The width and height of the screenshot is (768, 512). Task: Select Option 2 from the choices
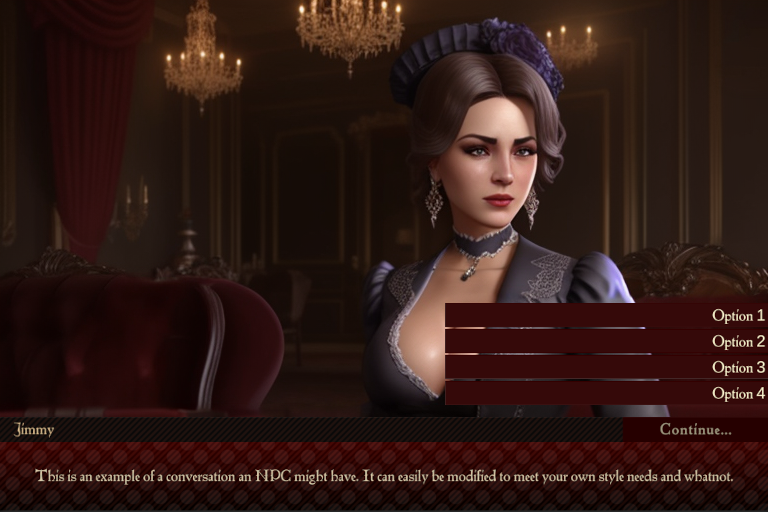click(x=606, y=342)
